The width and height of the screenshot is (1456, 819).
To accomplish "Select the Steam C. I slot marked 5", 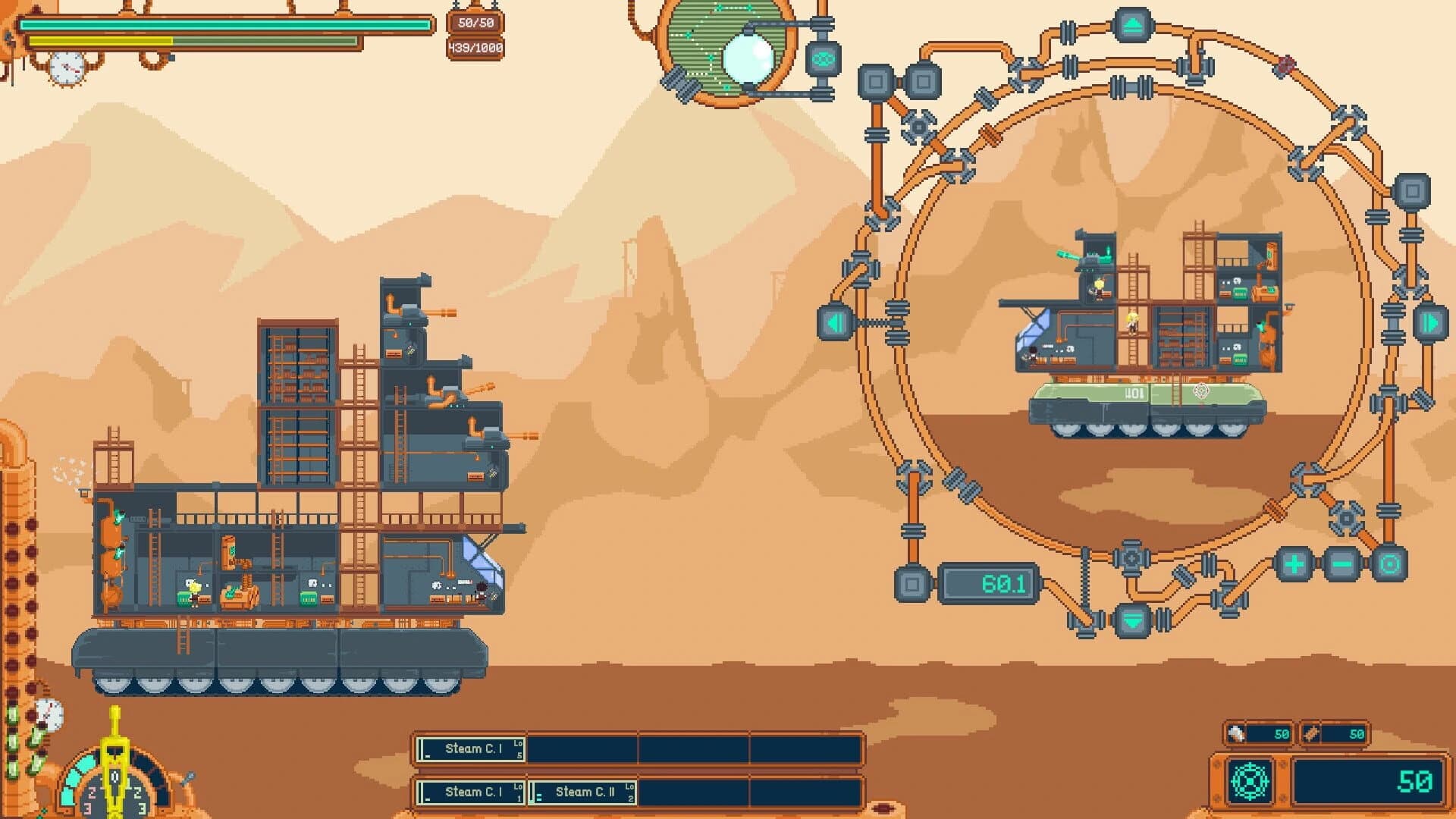I will [471, 749].
